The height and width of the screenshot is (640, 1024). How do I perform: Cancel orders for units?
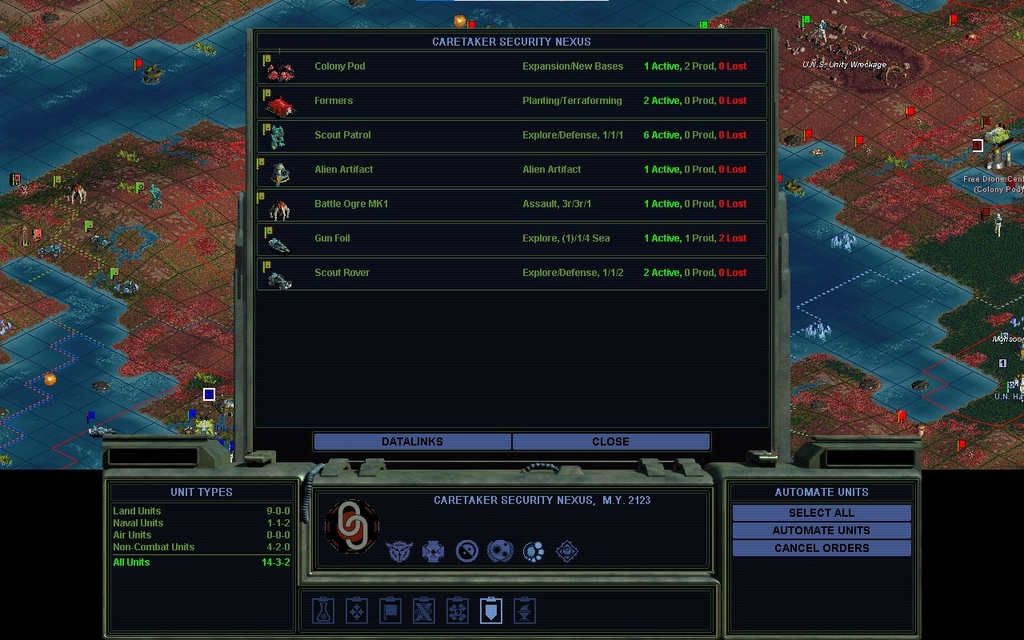tap(821, 548)
